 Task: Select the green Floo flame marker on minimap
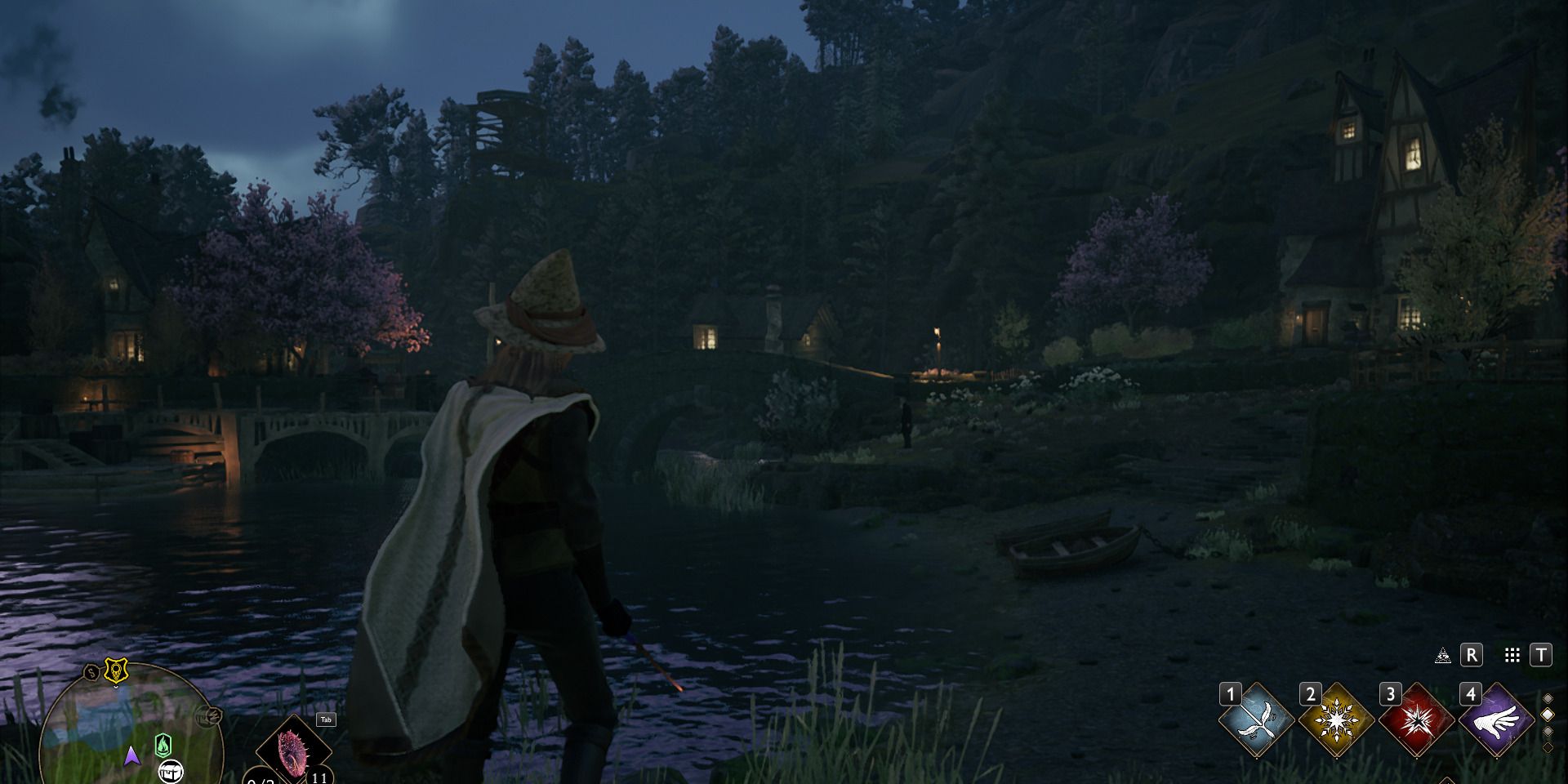coord(163,745)
